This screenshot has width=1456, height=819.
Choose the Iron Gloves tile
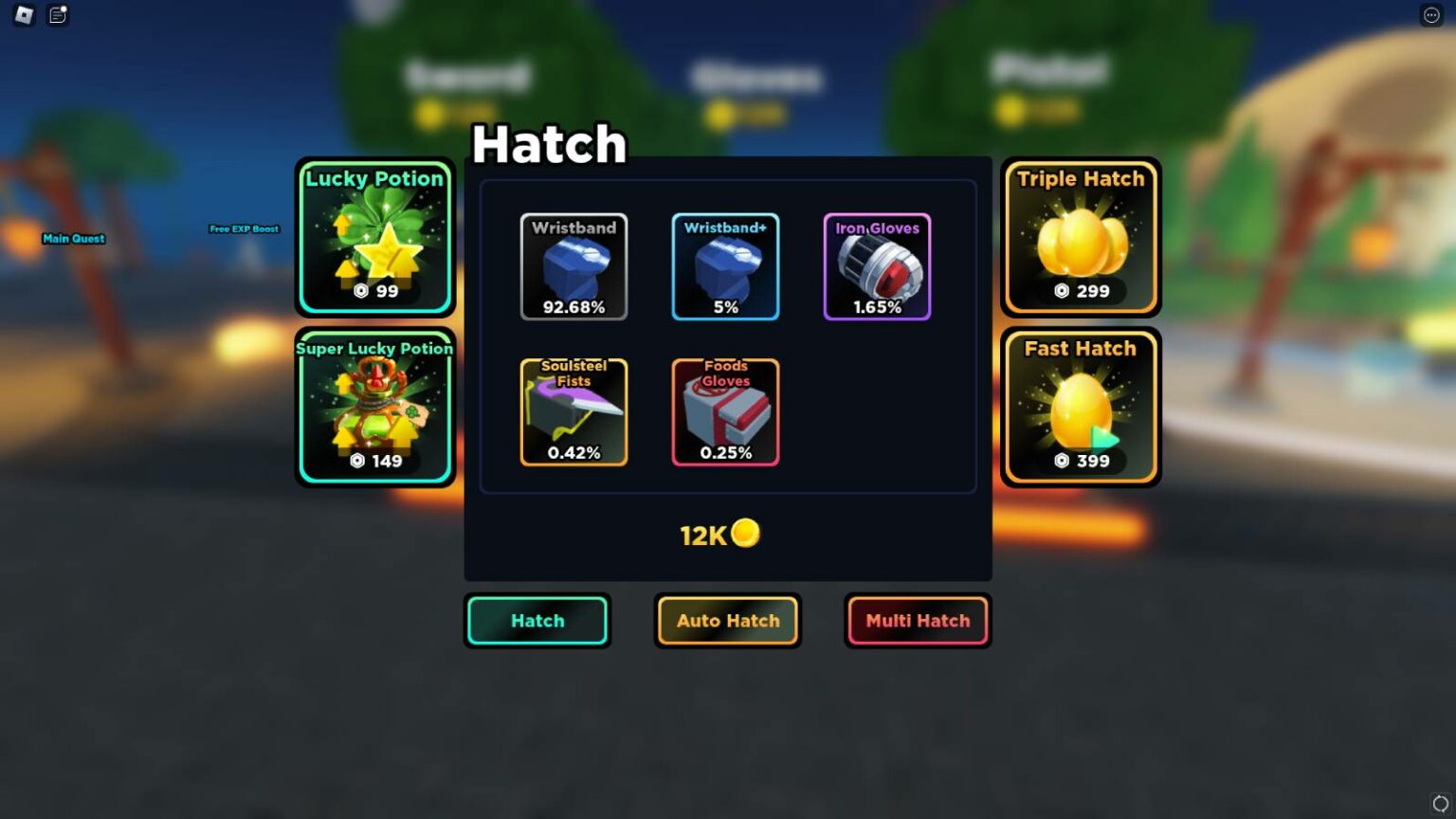(x=877, y=266)
